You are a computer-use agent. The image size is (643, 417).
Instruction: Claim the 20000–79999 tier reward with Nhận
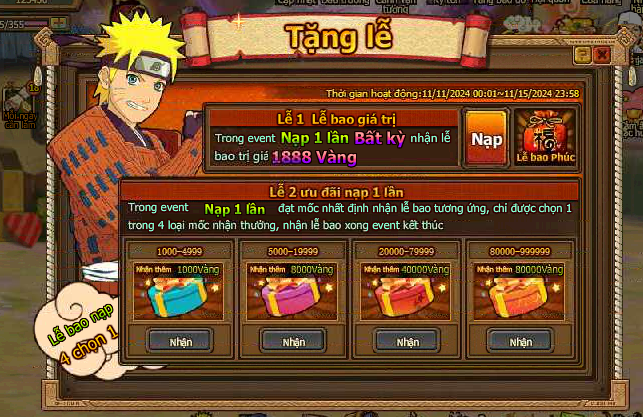[x=404, y=341]
